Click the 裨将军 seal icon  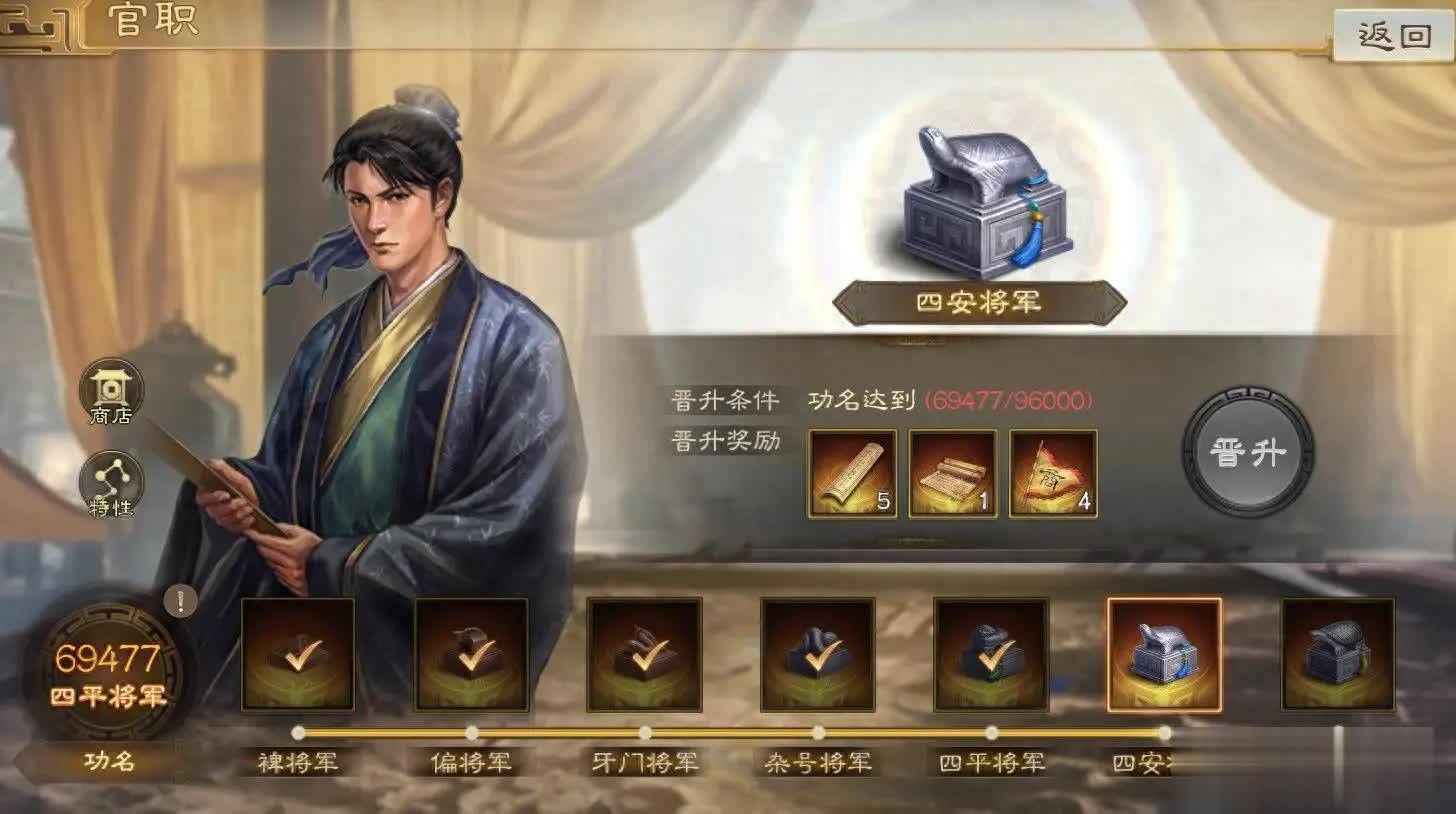pyautogui.click(x=297, y=655)
